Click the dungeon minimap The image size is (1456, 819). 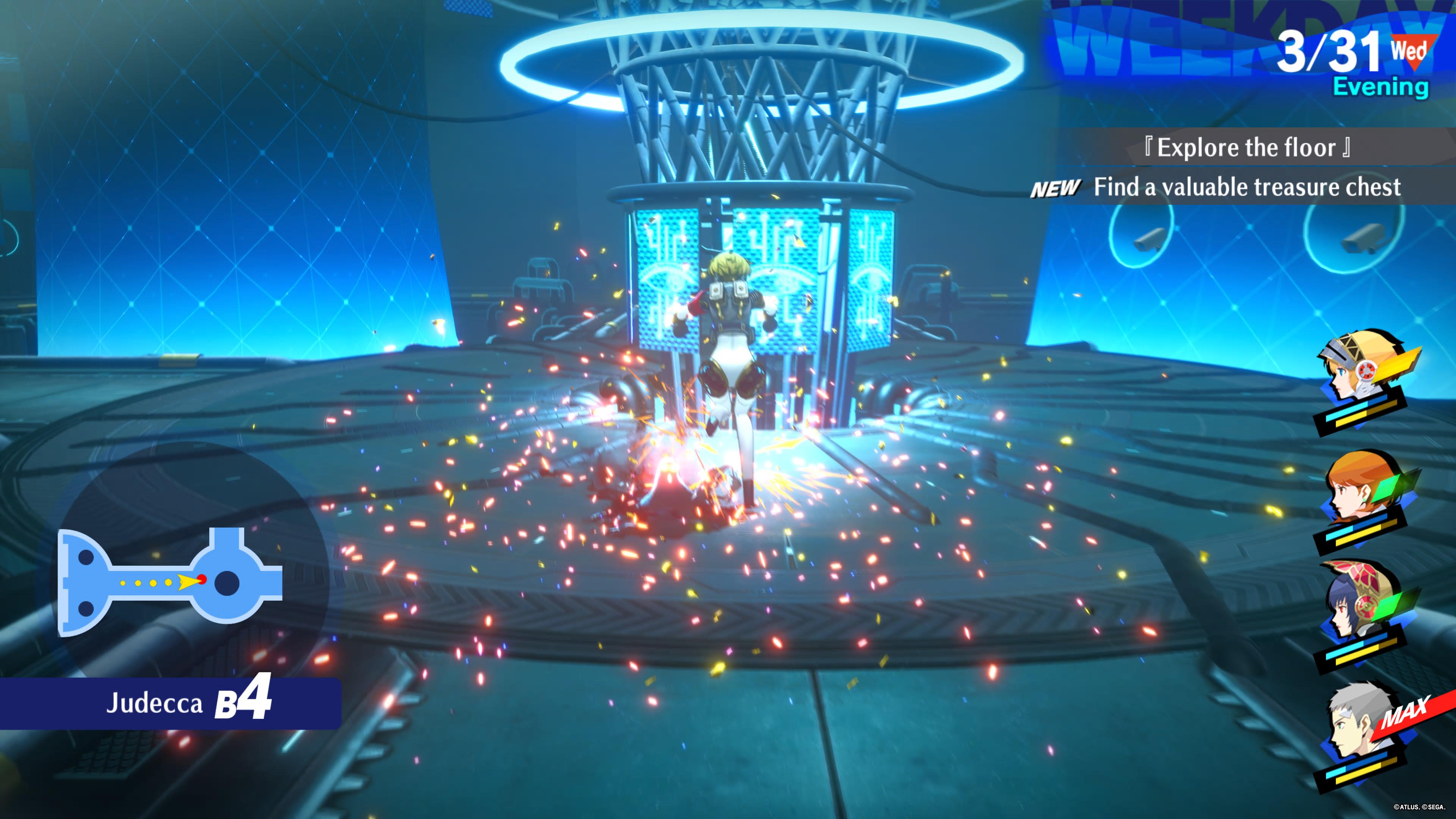169,582
